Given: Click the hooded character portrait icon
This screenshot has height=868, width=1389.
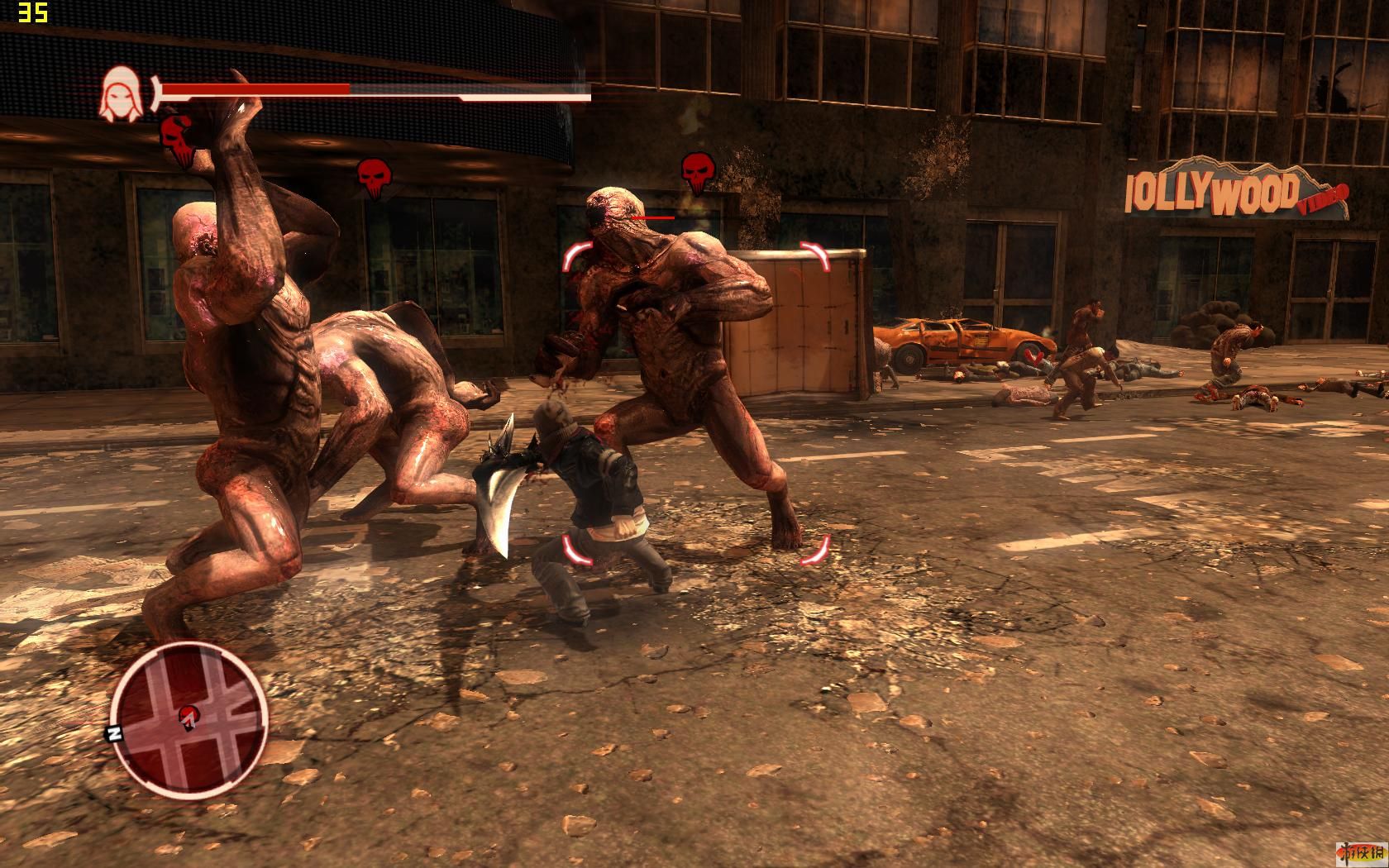Looking at the screenshot, I should click(x=117, y=95).
